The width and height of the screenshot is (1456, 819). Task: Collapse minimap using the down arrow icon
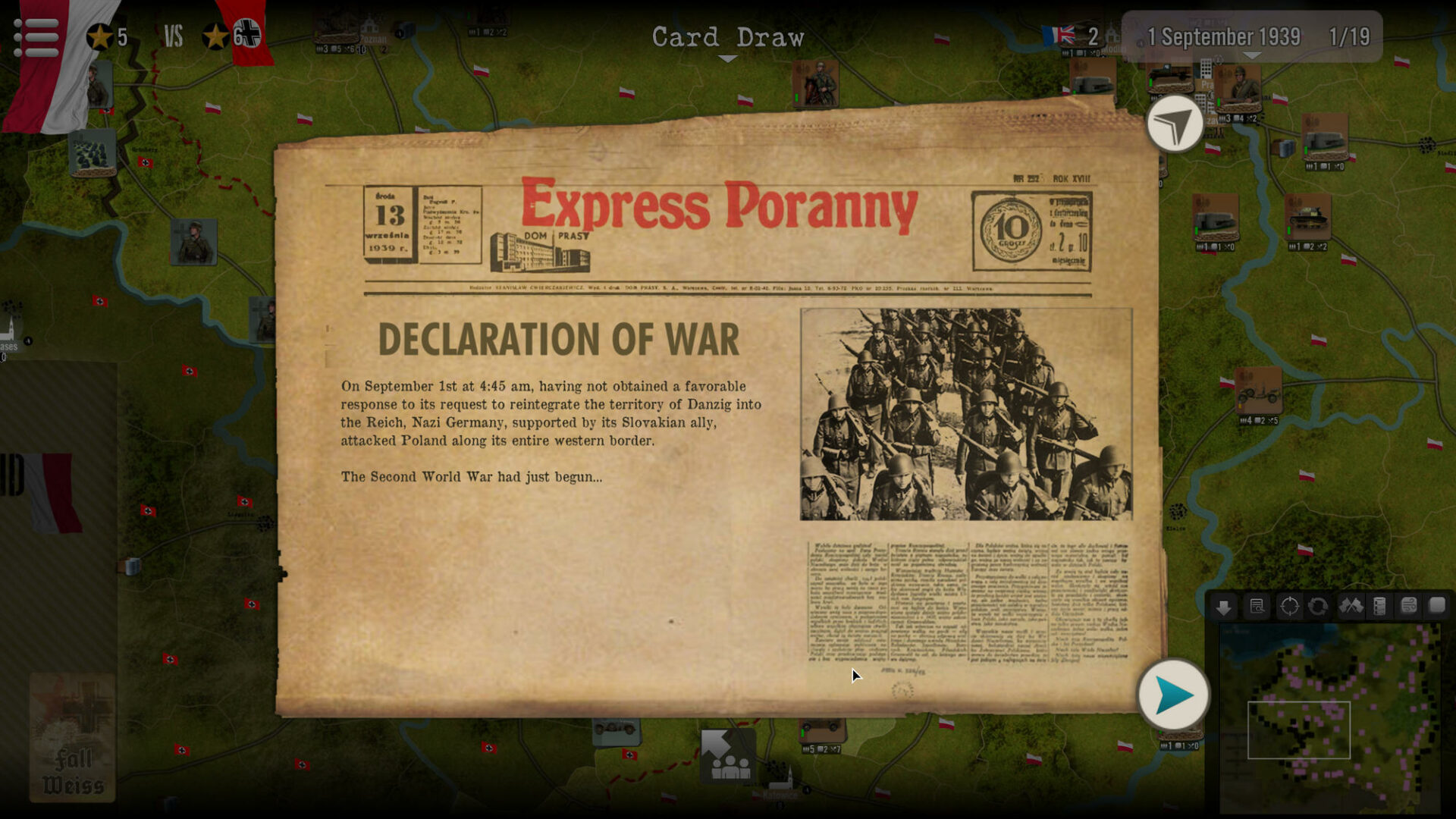click(x=1223, y=607)
